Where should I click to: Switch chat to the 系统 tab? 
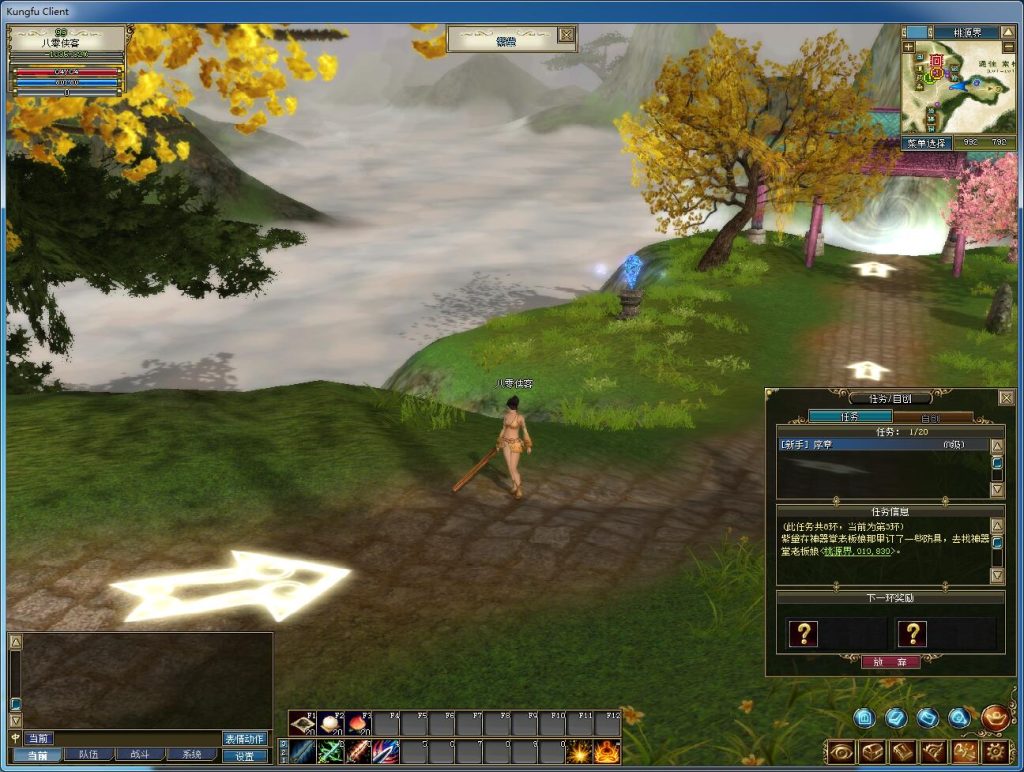pos(191,755)
